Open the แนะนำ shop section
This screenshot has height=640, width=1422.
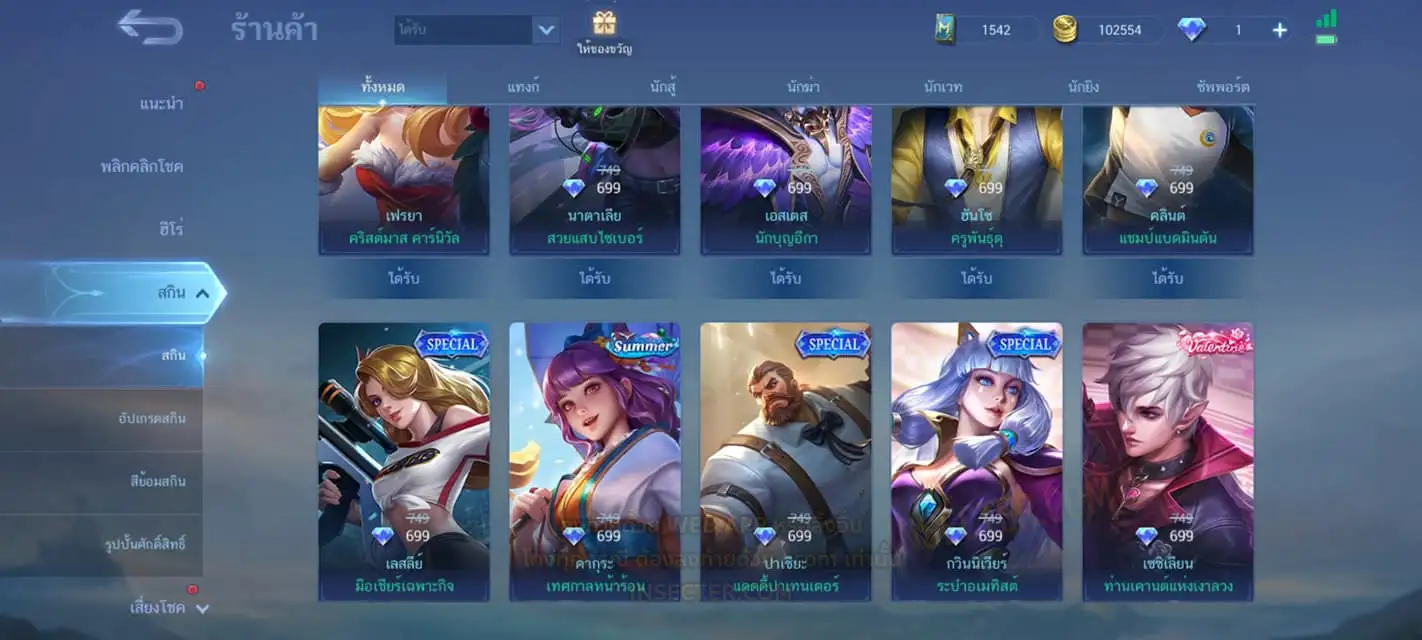161,104
